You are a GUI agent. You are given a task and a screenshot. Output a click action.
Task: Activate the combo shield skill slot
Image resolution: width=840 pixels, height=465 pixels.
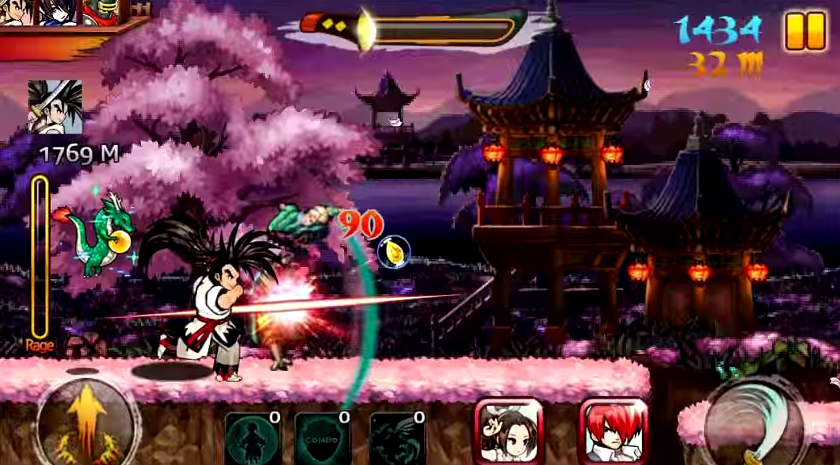[321, 438]
